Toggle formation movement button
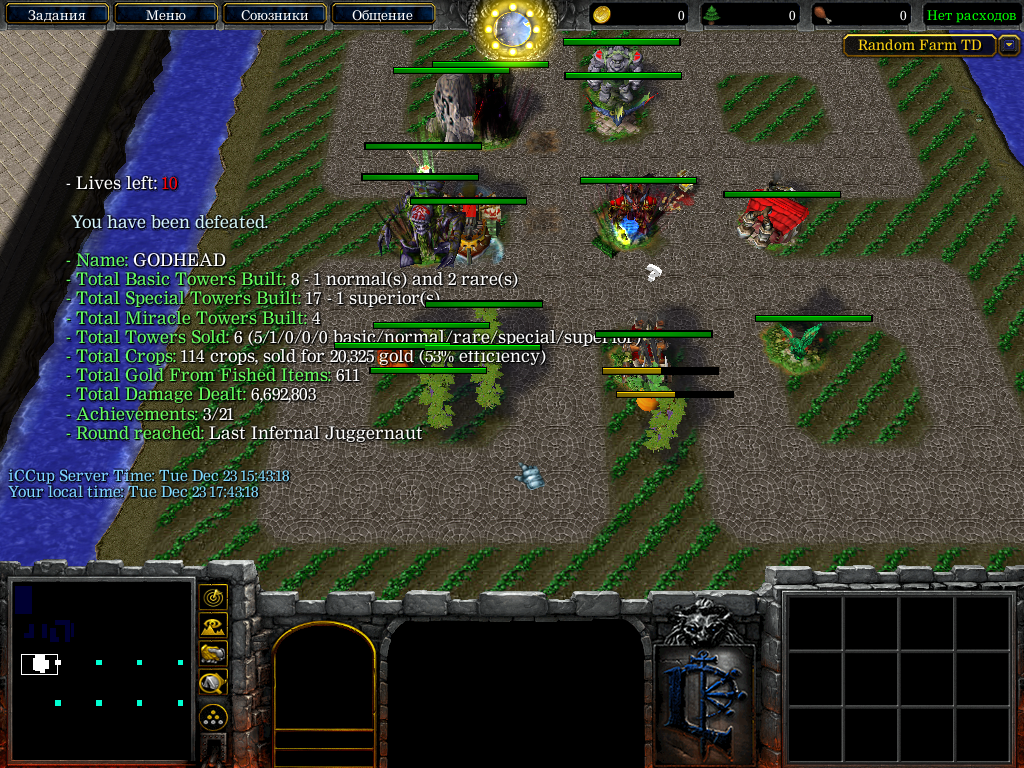This screenshot has height=768, width=1024. (x=213, y=716)
